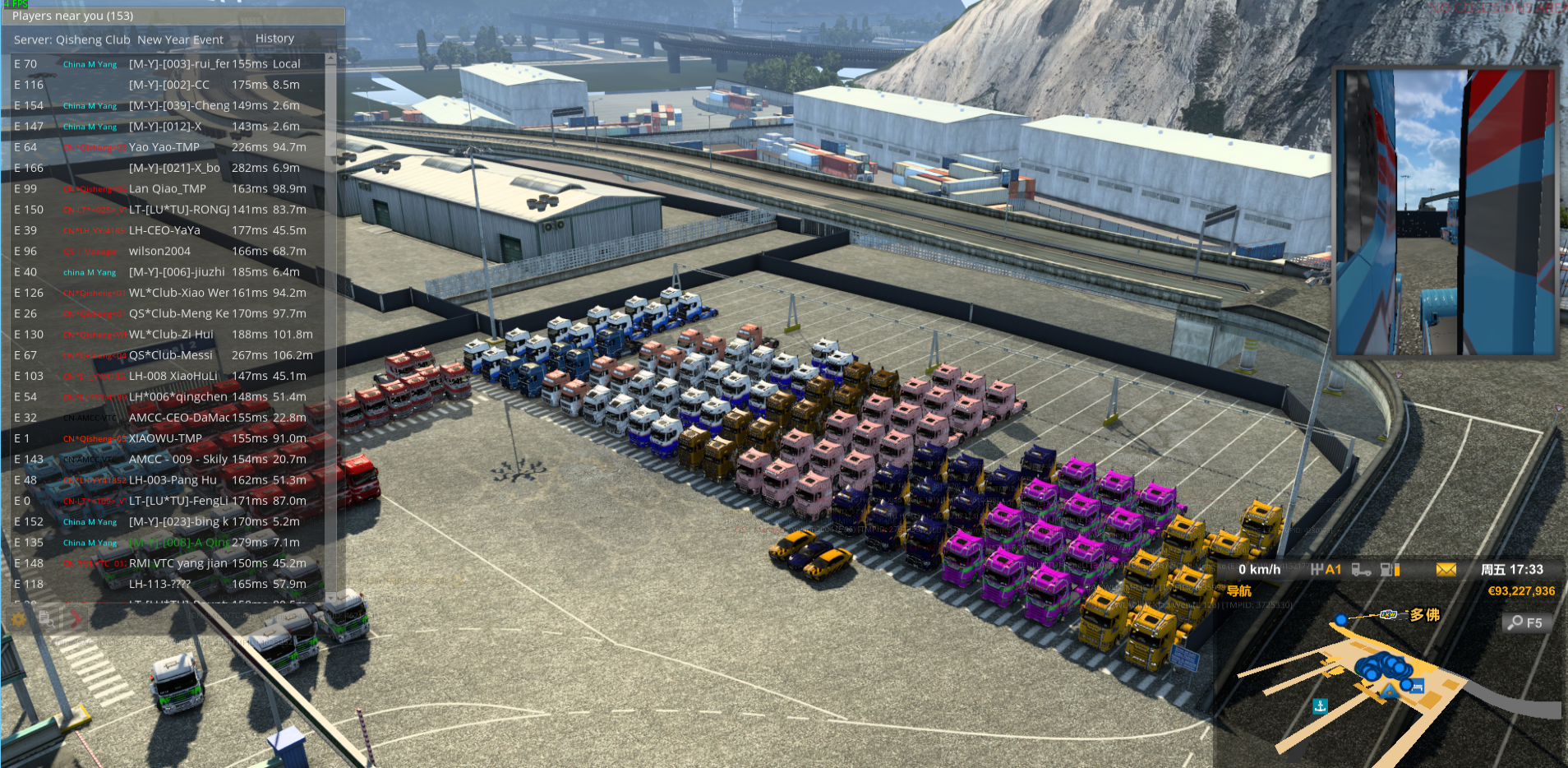Image resolution: width=1568 pixels, height=768 pixels.
Task: Select player wilson2004 row
Action: pyautogui.click(x=159, y=252)
